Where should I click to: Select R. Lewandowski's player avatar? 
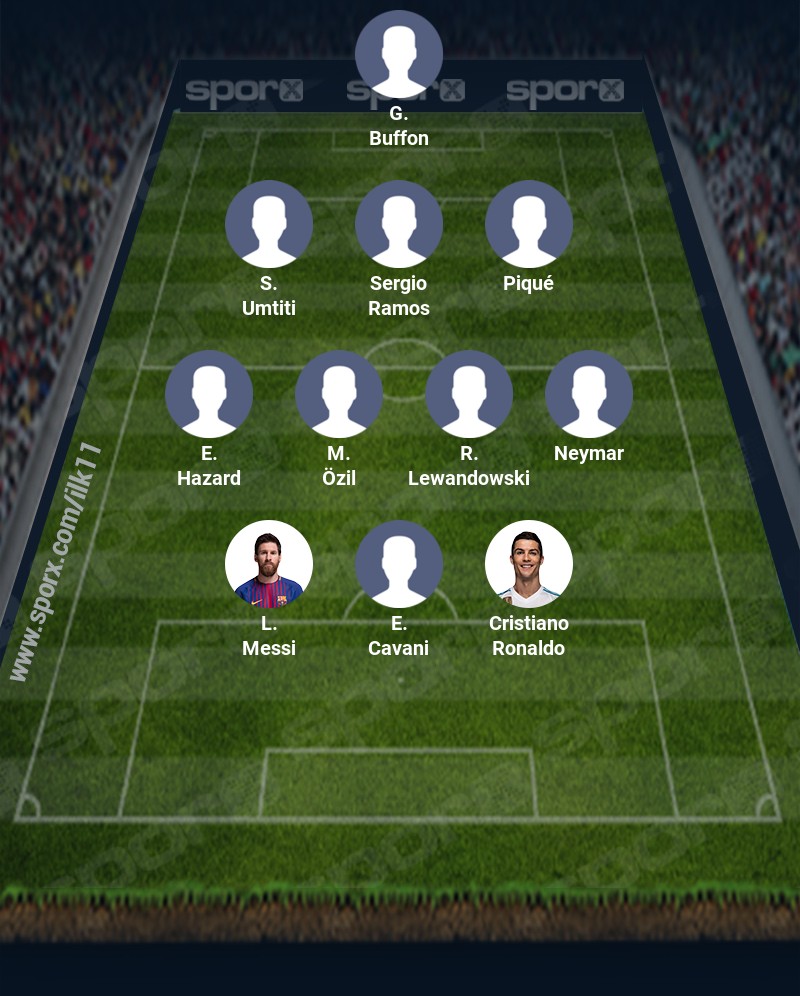pyautogui.click(x=469, y=394)
